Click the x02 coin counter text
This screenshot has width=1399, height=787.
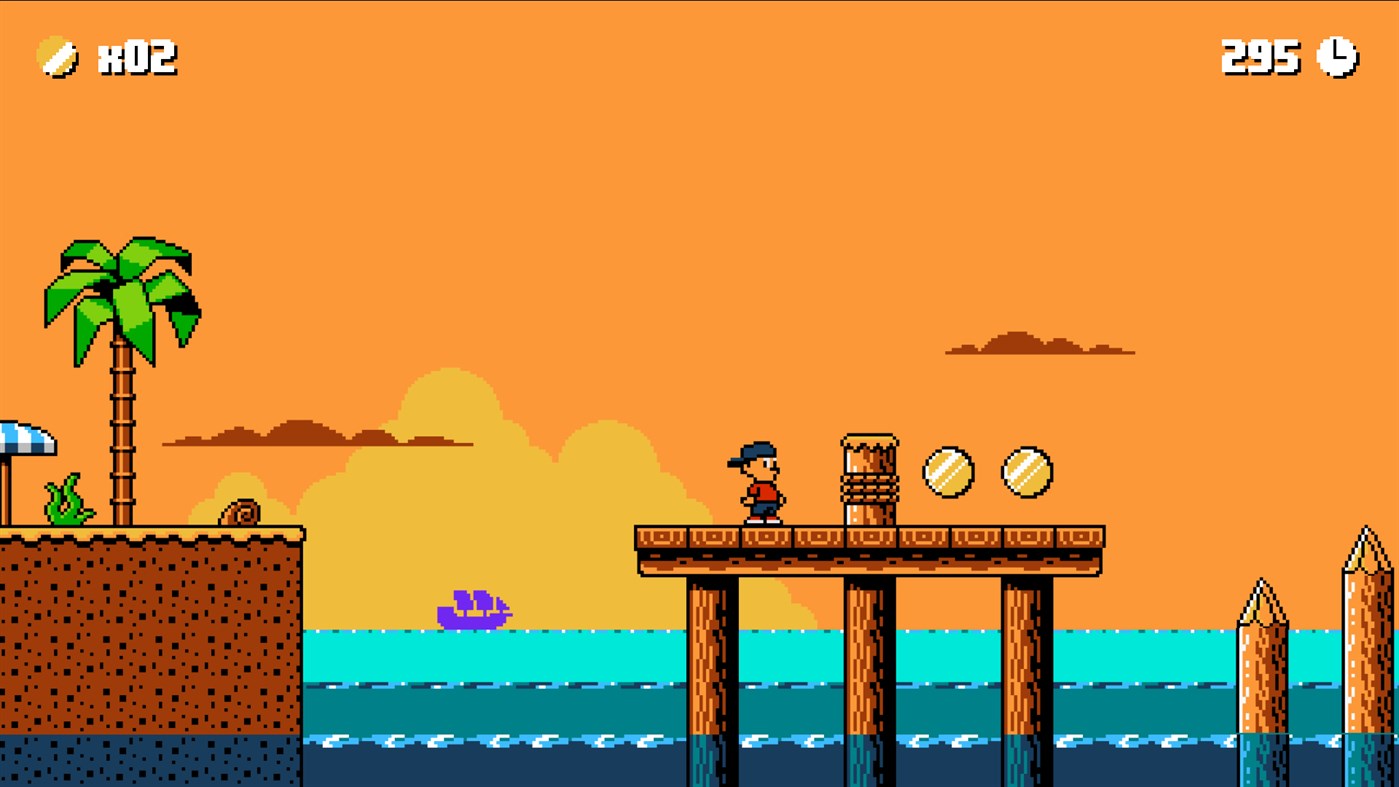[x=137, y=57]
